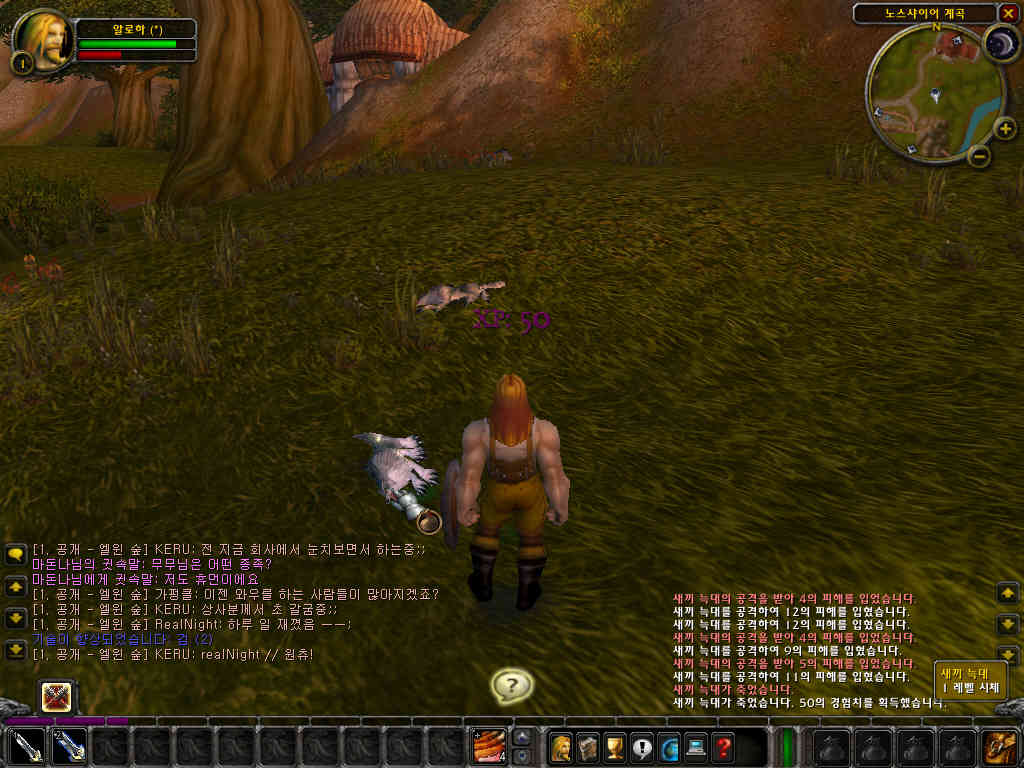Image resolution: width=1024 pixels, height=768 pixels.
Task: Open the chat speech bubble menu button
Action: click(15, 554)
